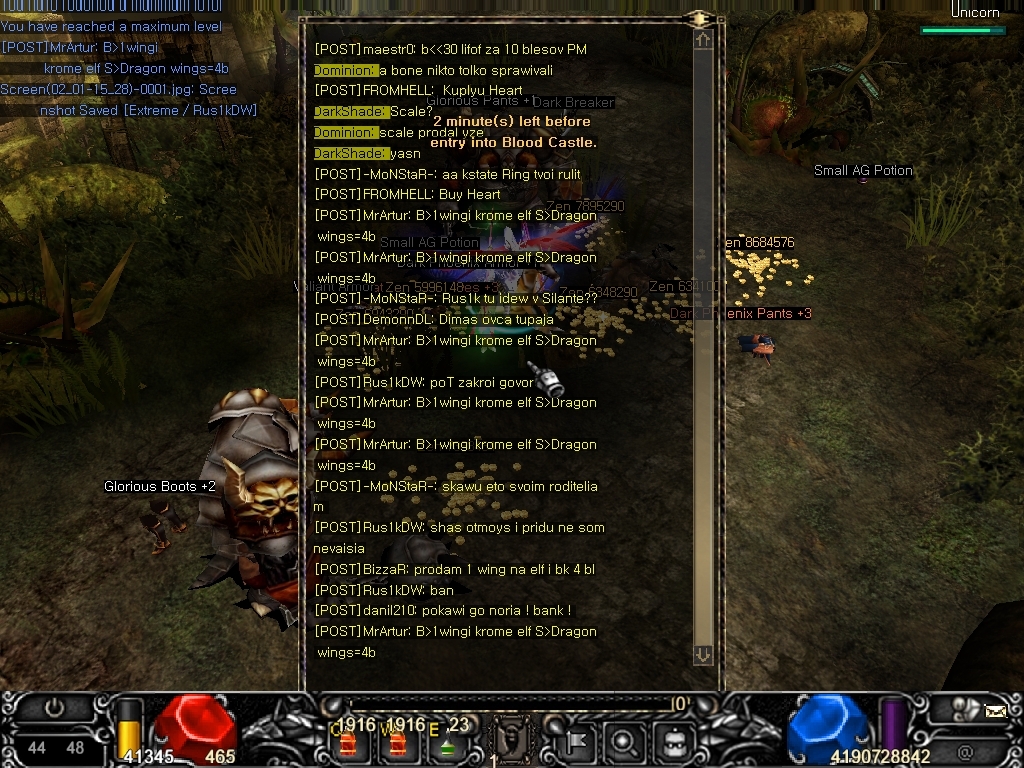Open the backpack inventory button
The image size is (1024, 768).
pyautogui.click(x=672, y=742)
